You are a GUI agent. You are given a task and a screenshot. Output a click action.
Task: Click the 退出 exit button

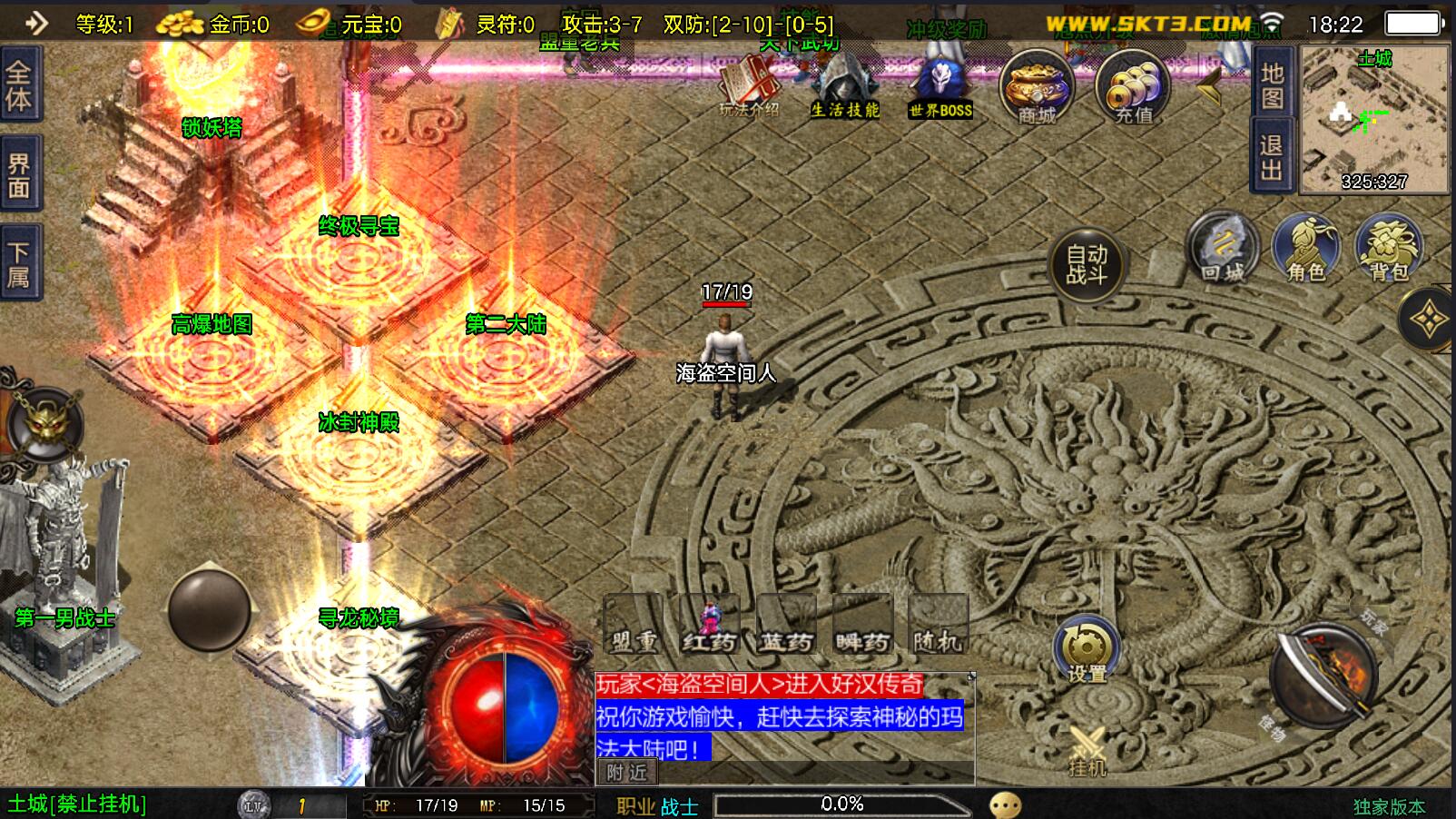pos(1272,158)
